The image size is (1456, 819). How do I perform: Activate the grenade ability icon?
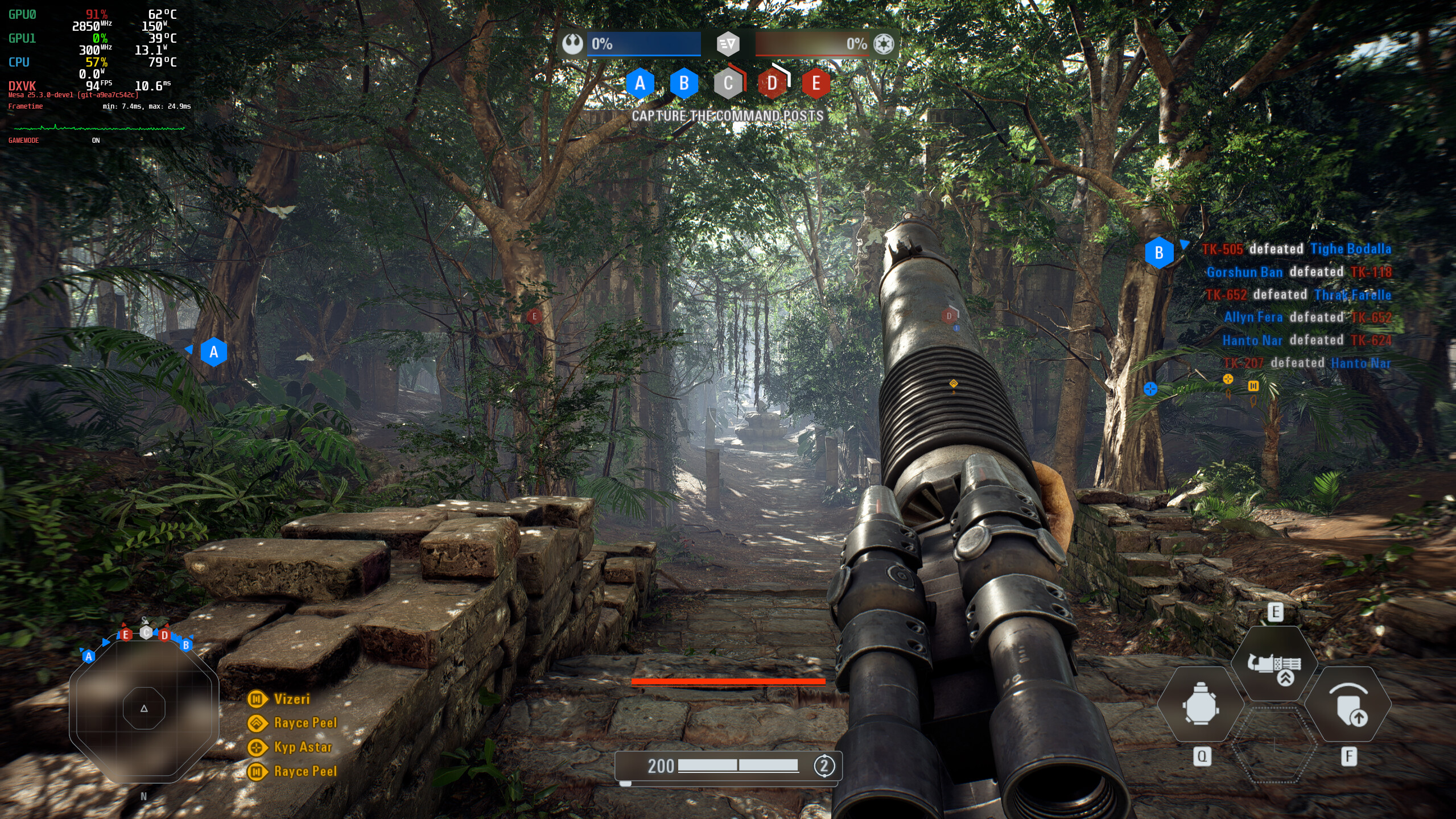click(x=1201, y=704)
